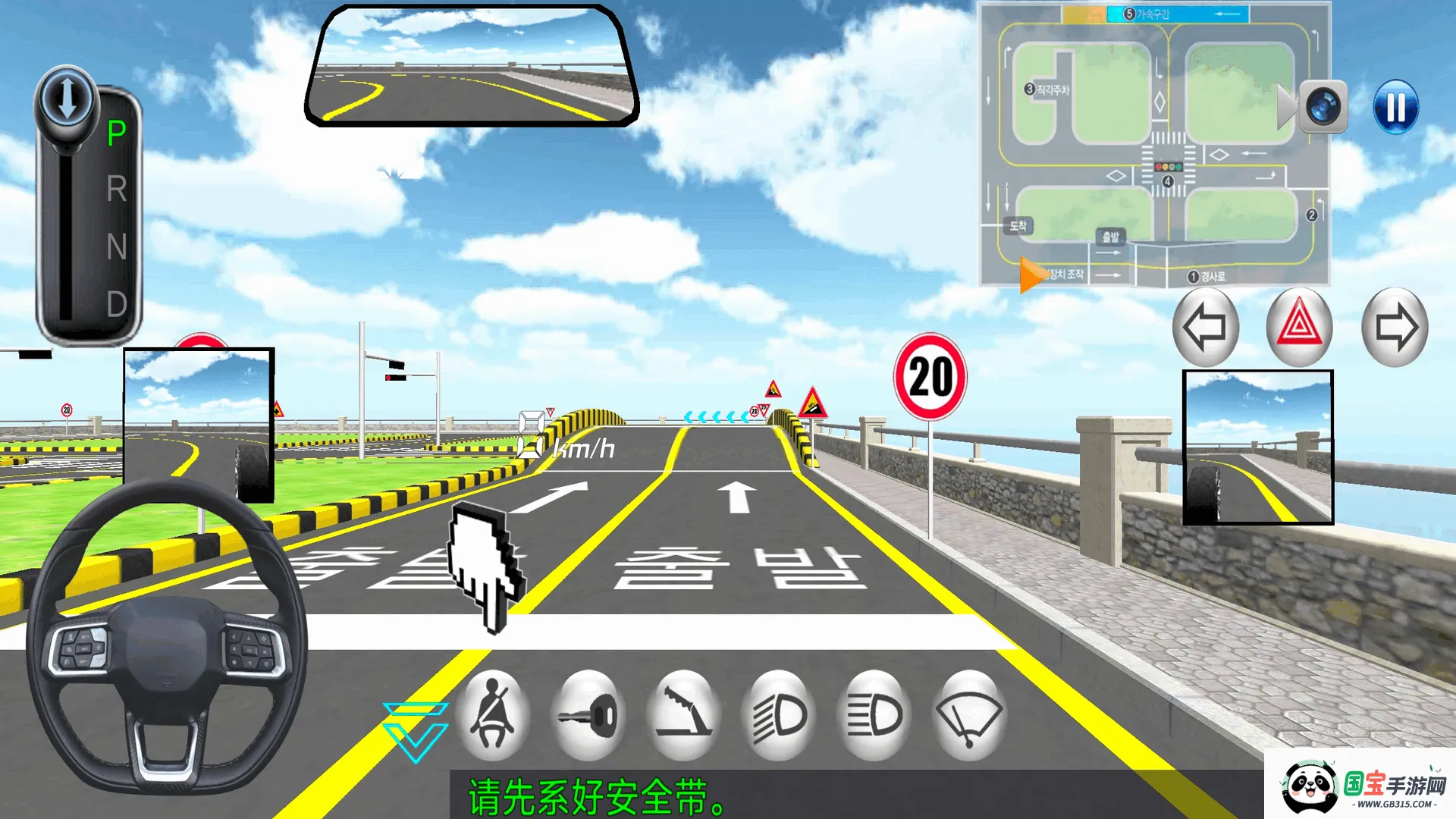
Task: Pause the driving simulation
Action: (1395, 107)
